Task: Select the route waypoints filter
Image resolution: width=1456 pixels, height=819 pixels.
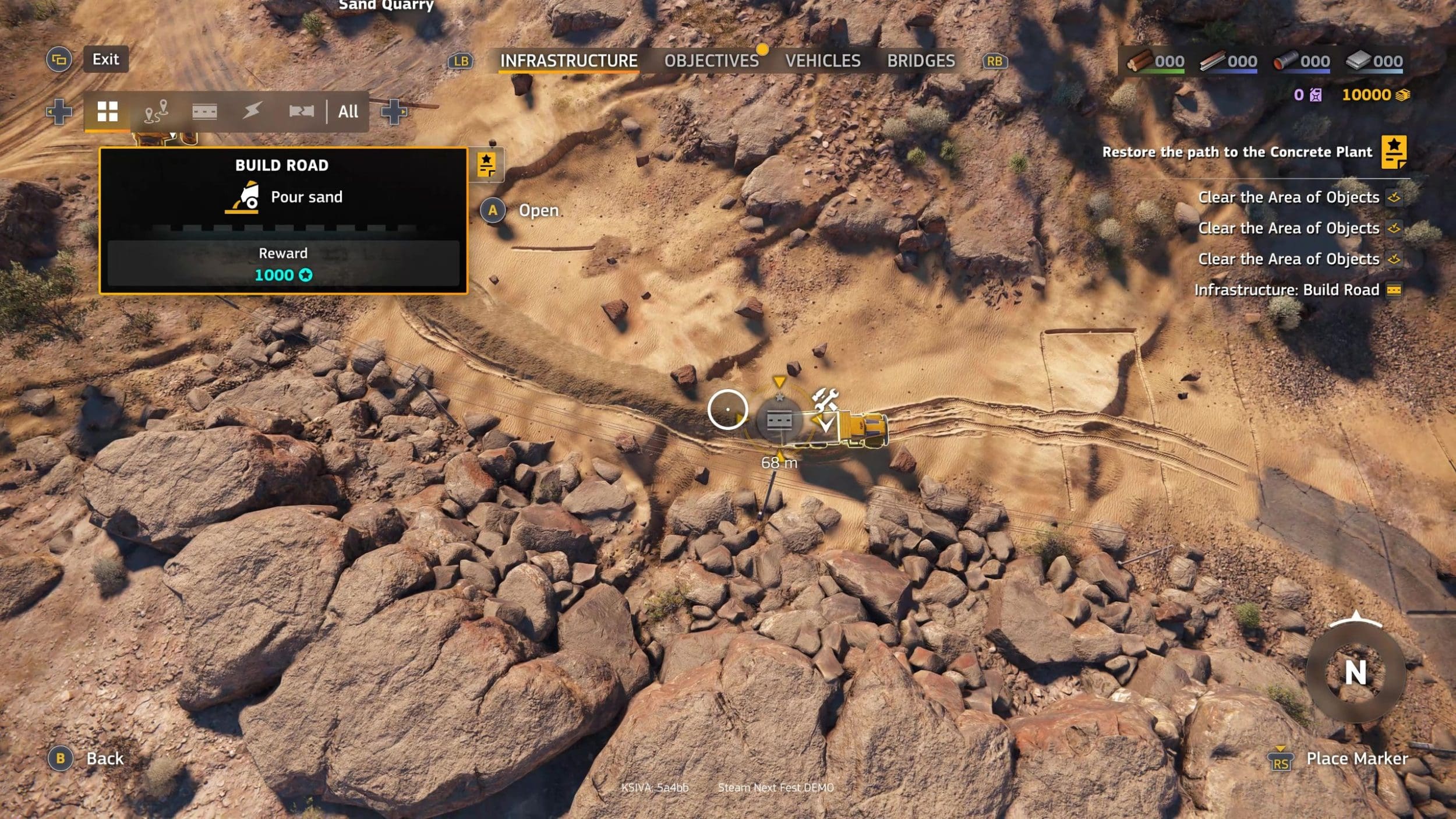Action: click(156, 111)
